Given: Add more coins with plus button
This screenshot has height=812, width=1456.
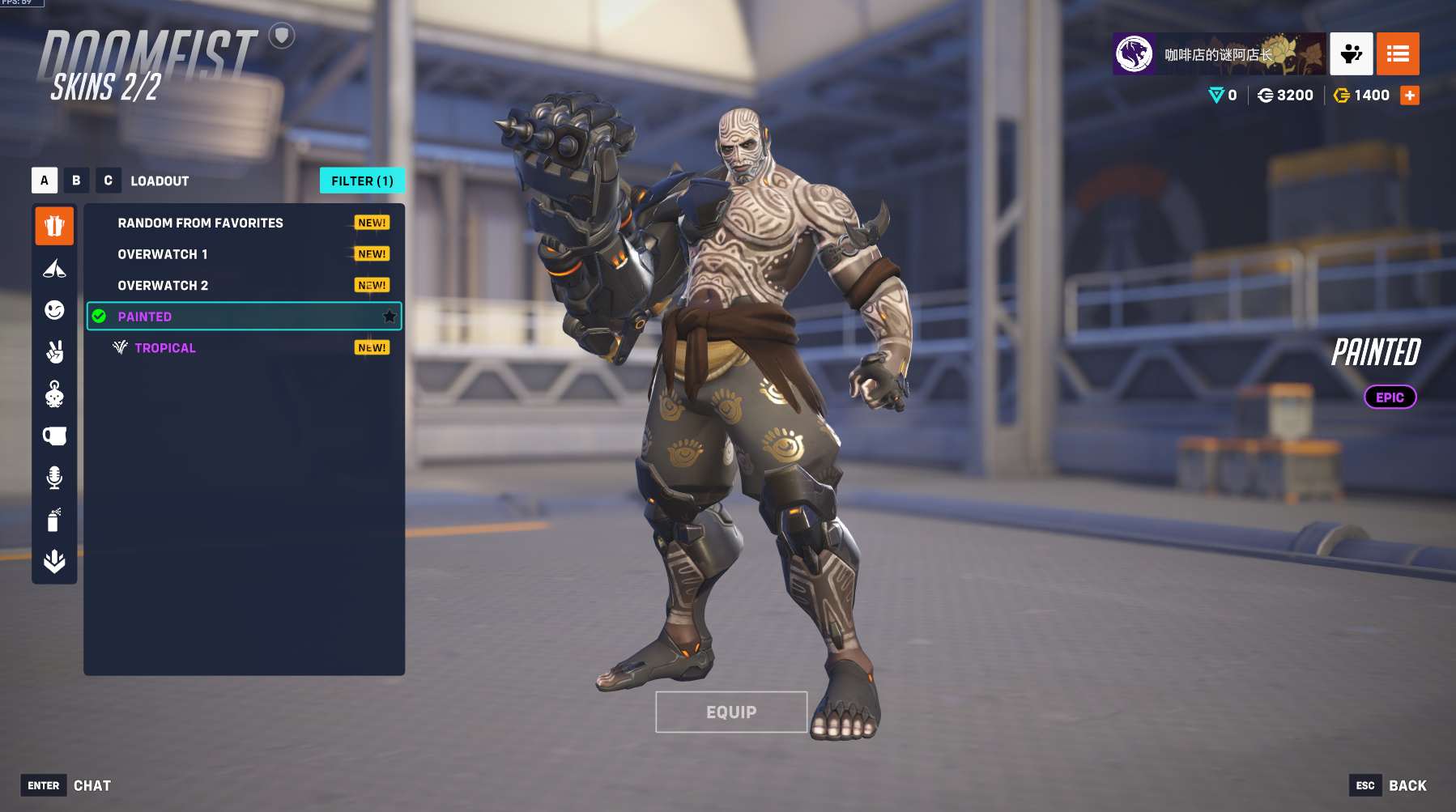Looking at the screenshot, I should coord(1410,96).
